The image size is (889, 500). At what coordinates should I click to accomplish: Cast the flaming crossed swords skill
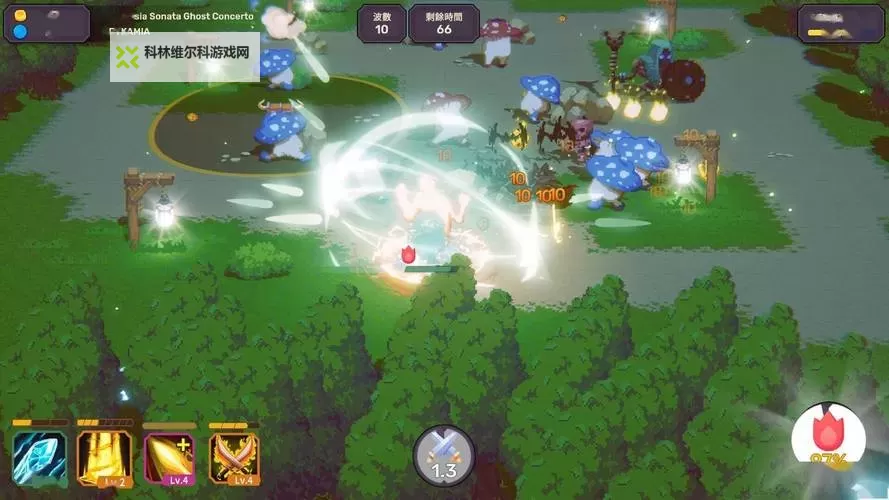point(233,457)
